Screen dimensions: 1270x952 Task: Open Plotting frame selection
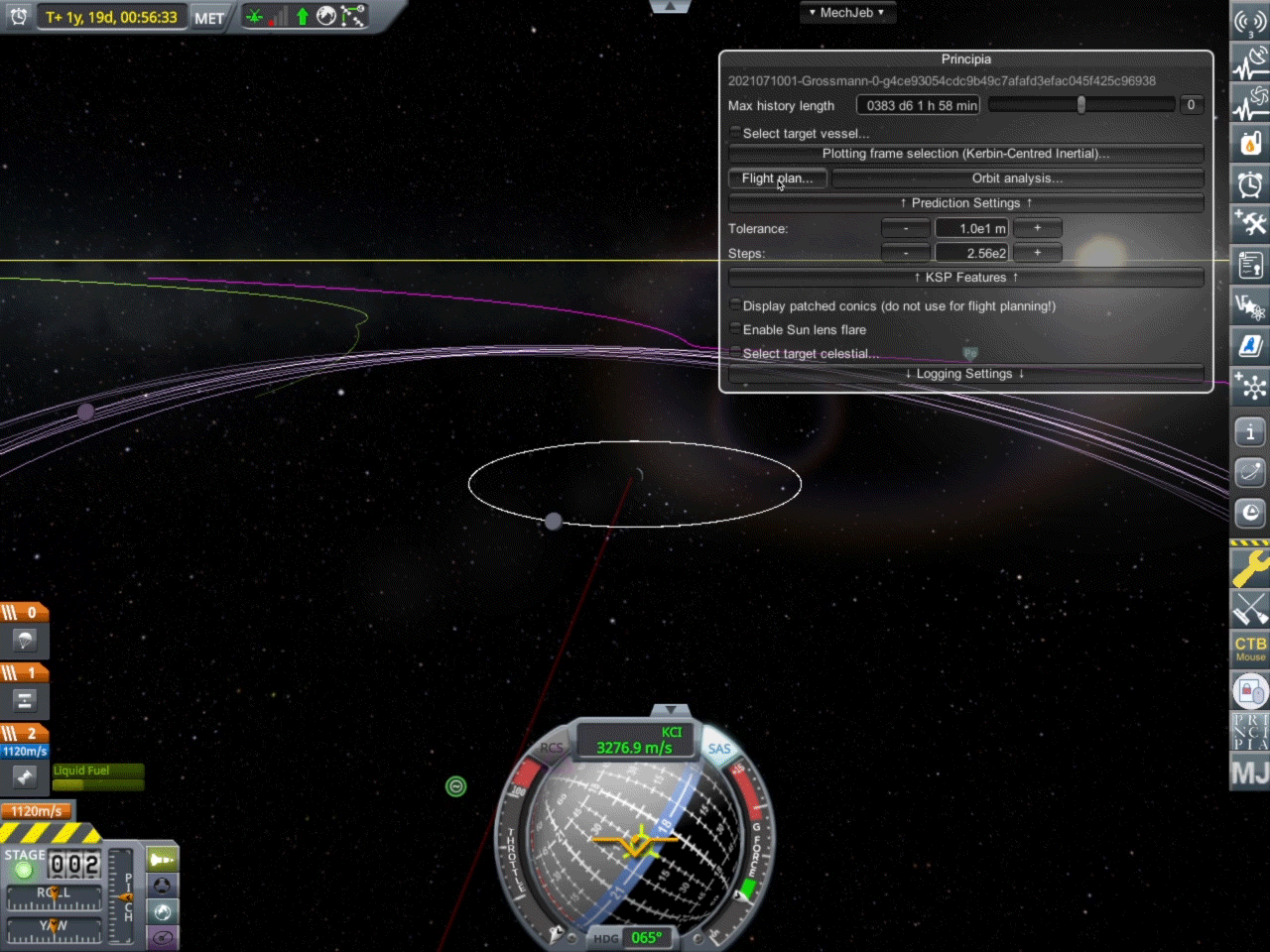tap(965, 154)
